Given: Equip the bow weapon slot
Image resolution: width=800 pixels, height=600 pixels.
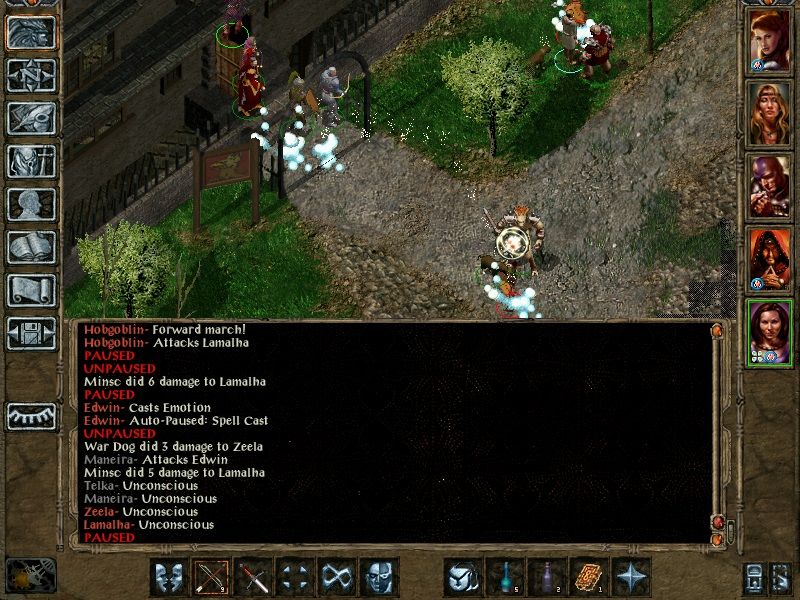Looking at the screenshot, I should point(213,577).
